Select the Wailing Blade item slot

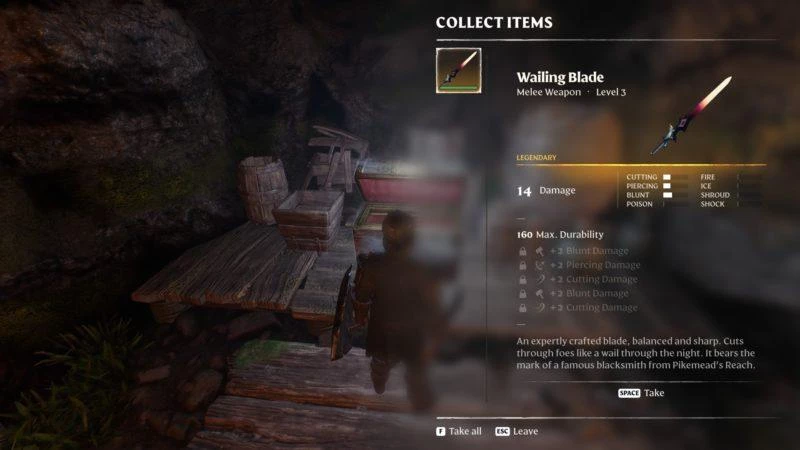[x=458, y=71]
